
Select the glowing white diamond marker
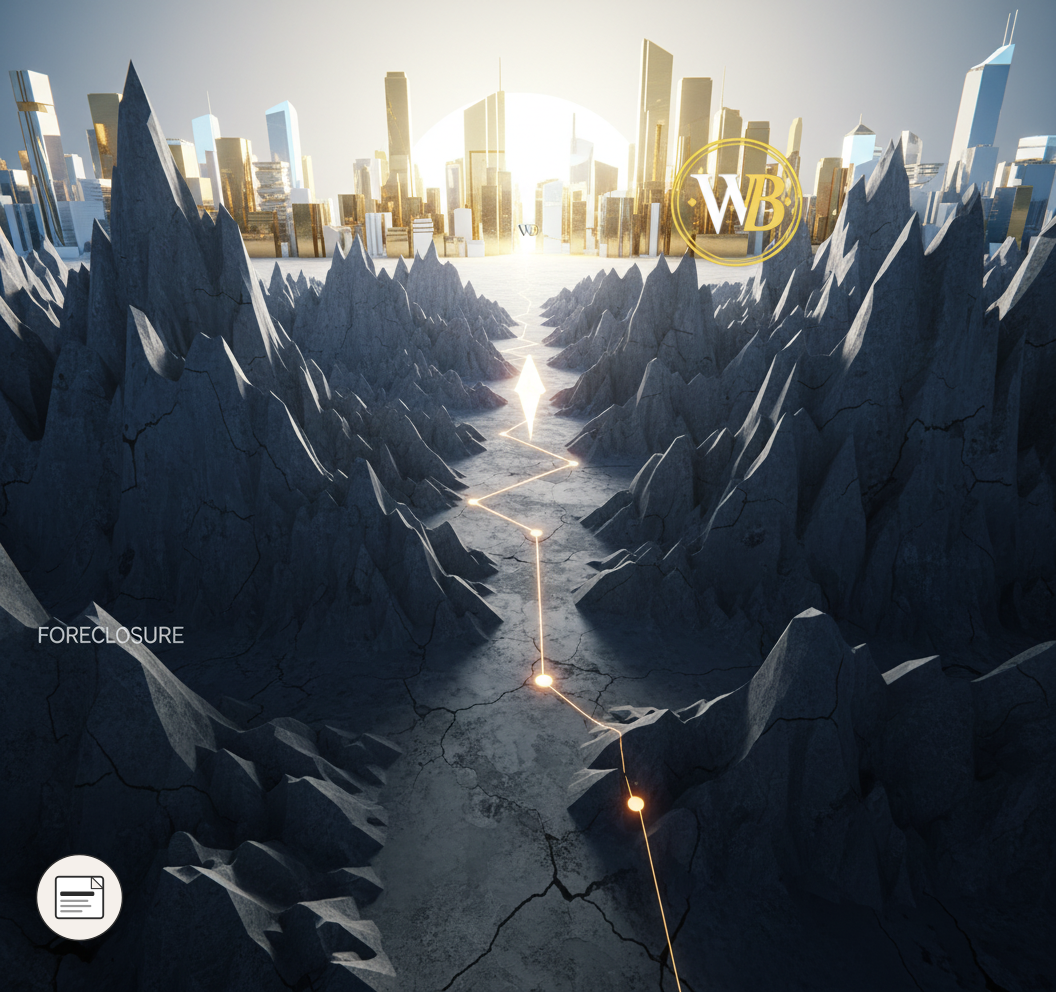[x=529, y=397]
